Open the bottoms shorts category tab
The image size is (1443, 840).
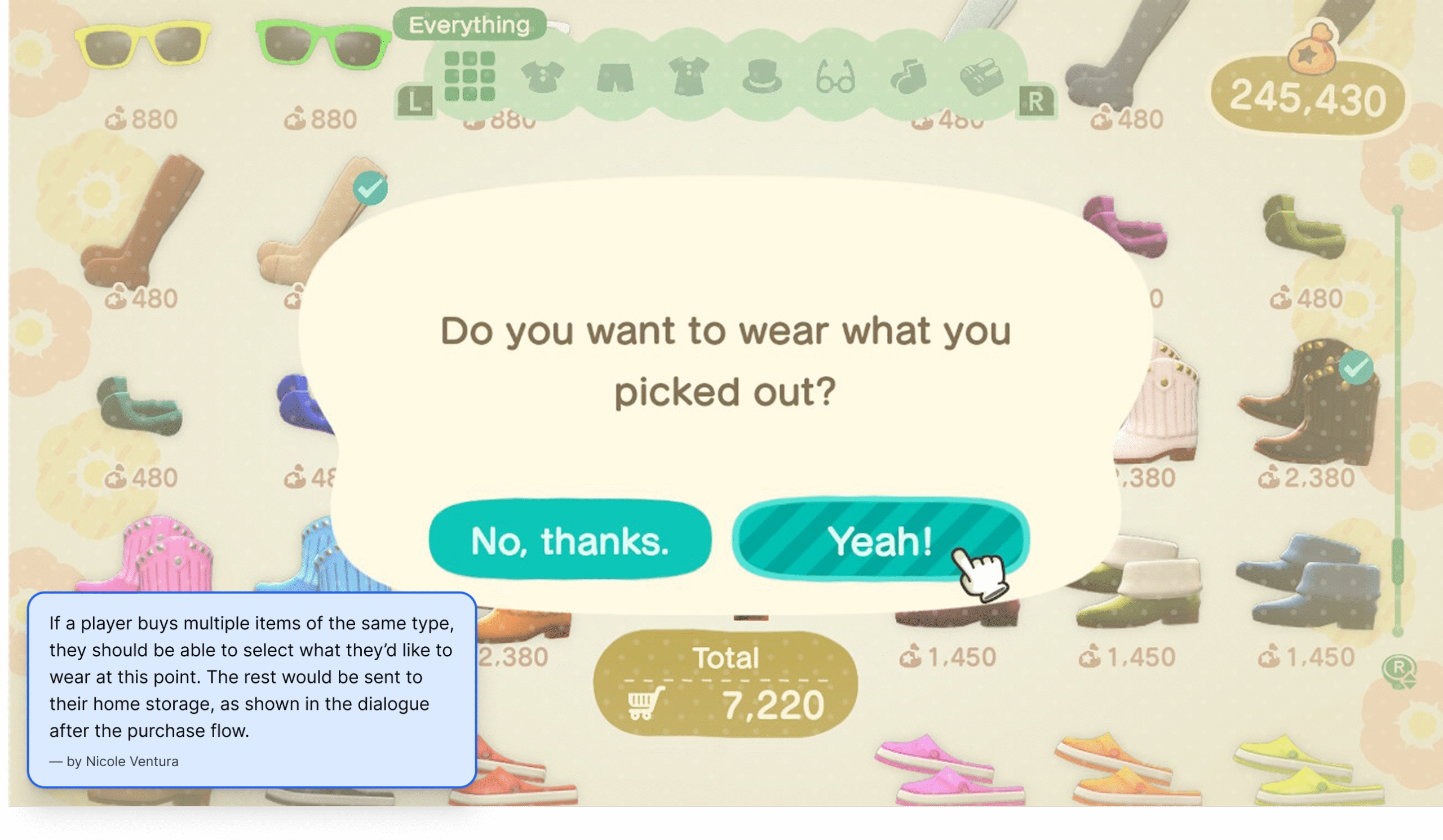coord(615,78)
